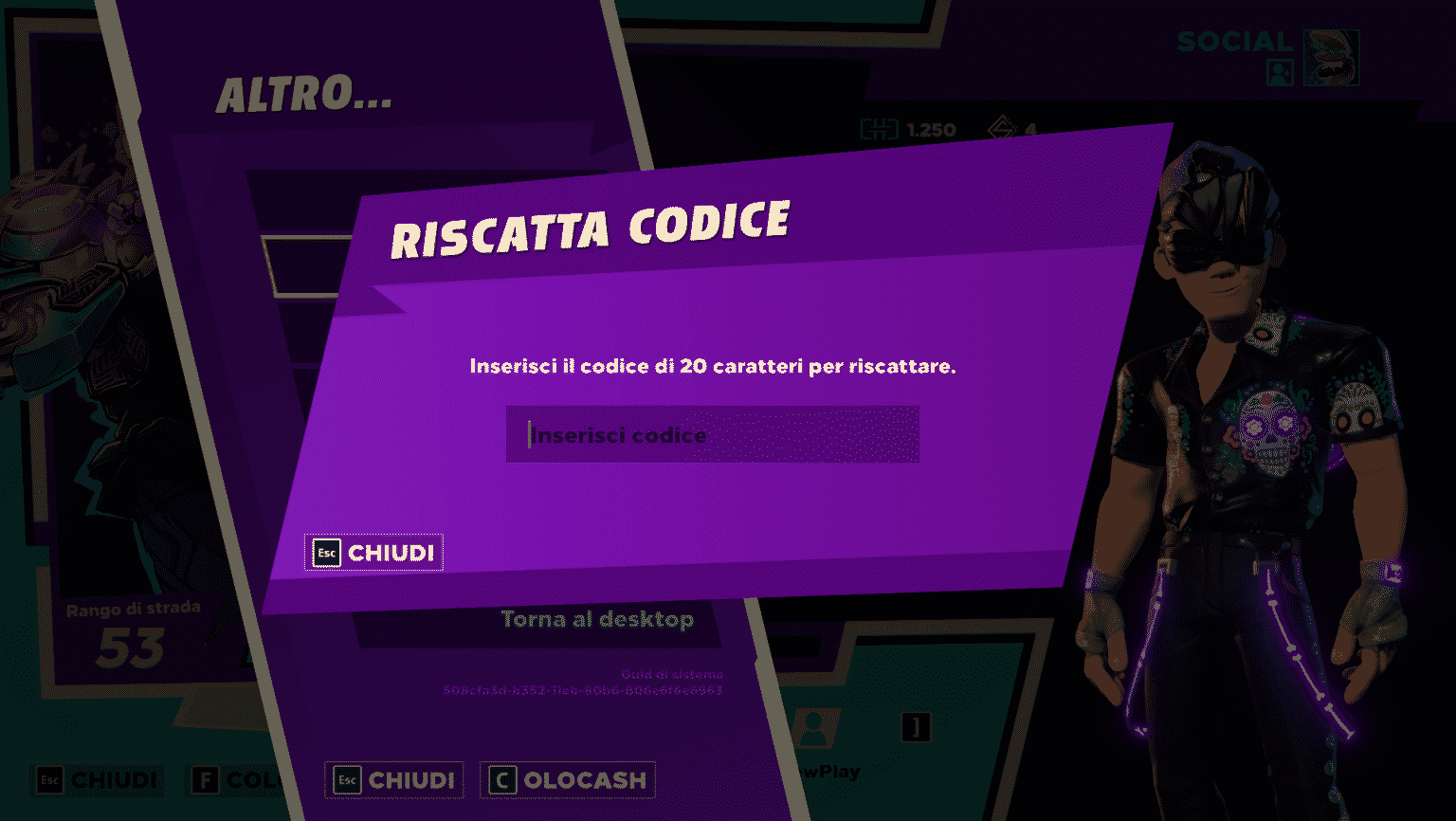1456x821 pixels.
Task: Click the person silhouette icon above wPlay
Action: pyautogui.click(x=815, y=730)
